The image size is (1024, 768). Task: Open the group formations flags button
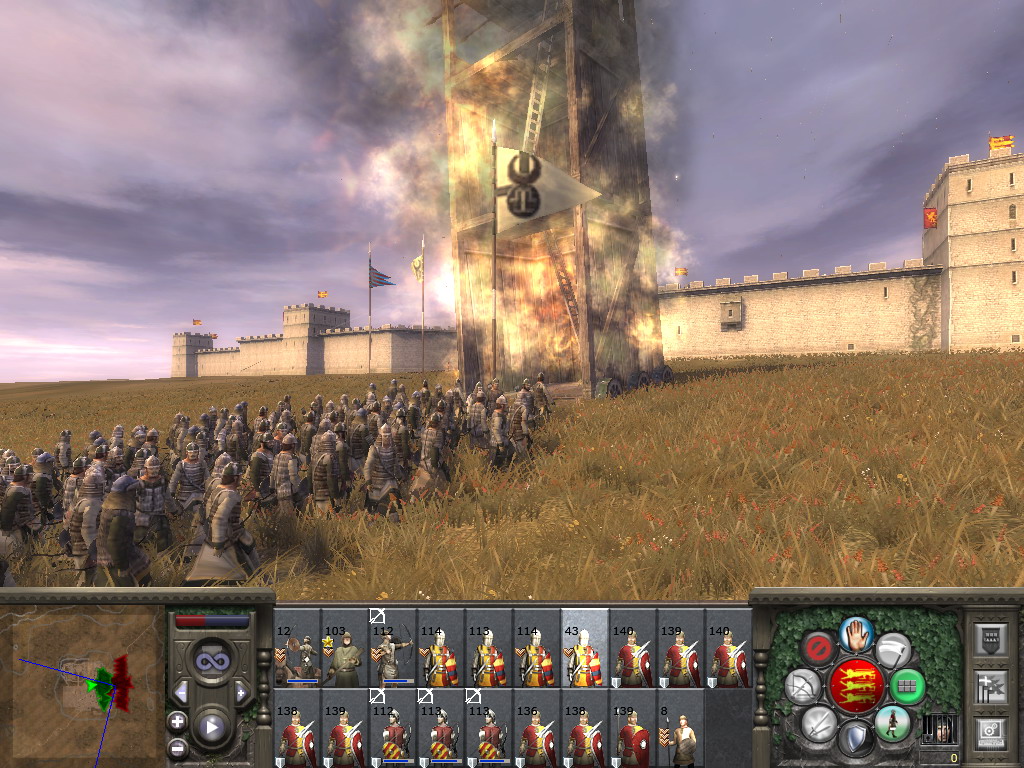click(990, 686)
